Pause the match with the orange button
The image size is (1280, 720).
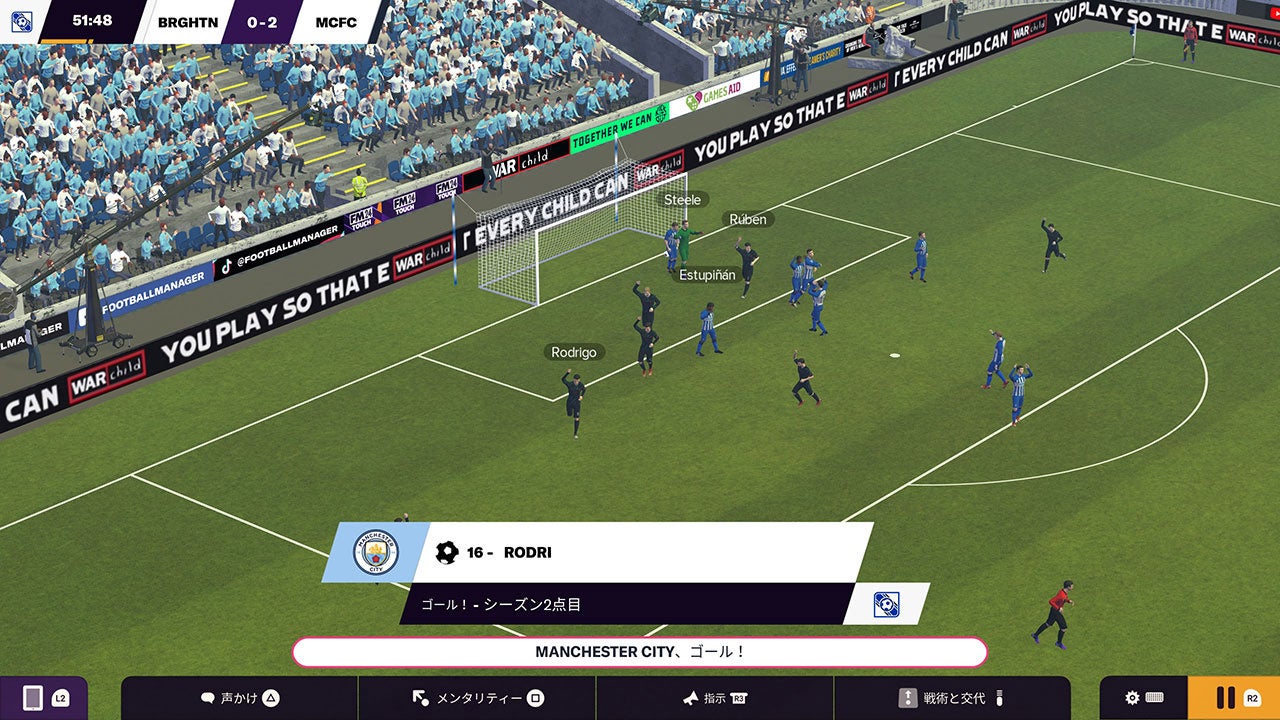click(x=1233, y=698)
